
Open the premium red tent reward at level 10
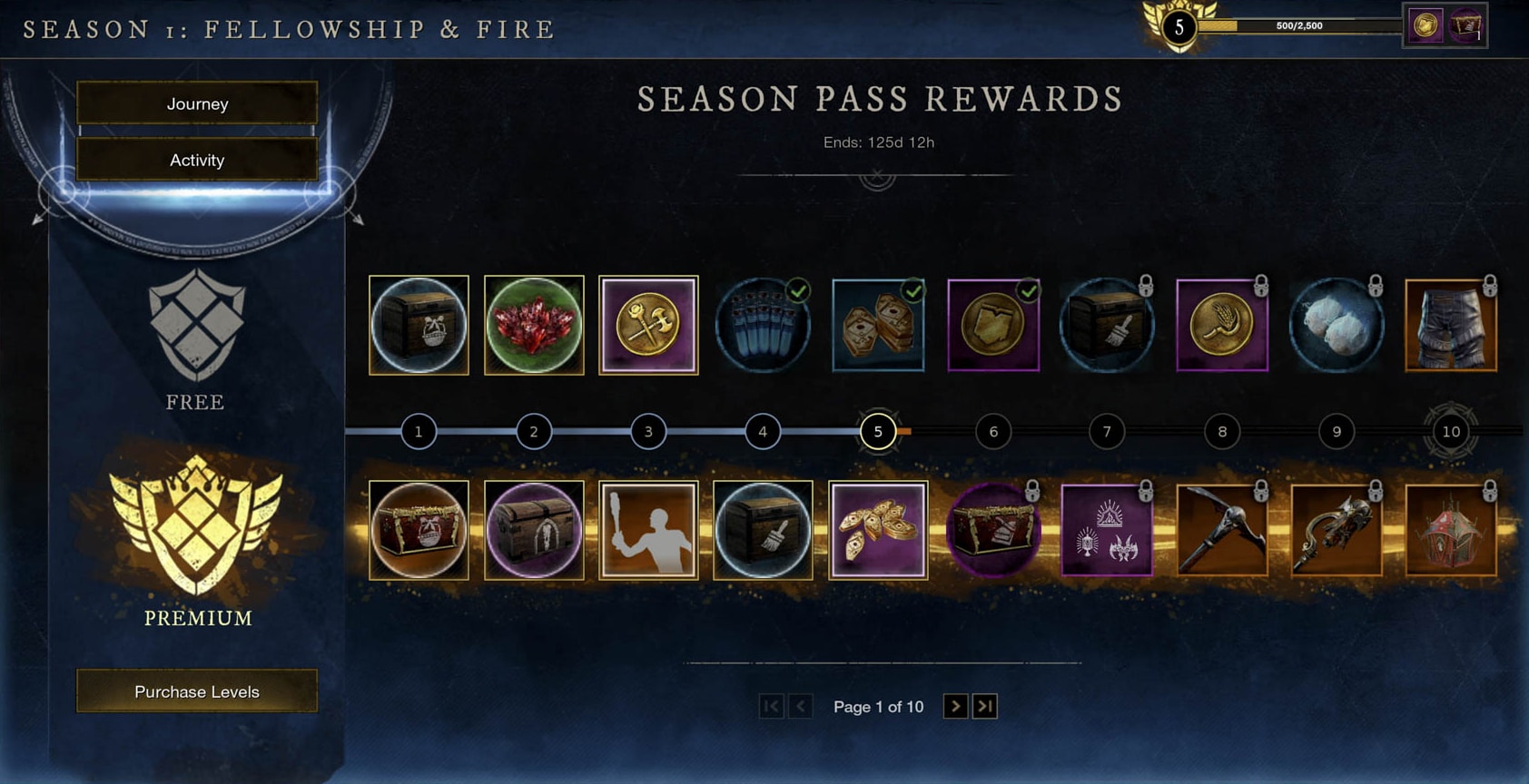pyautogui.click(x=1451, y=530)
